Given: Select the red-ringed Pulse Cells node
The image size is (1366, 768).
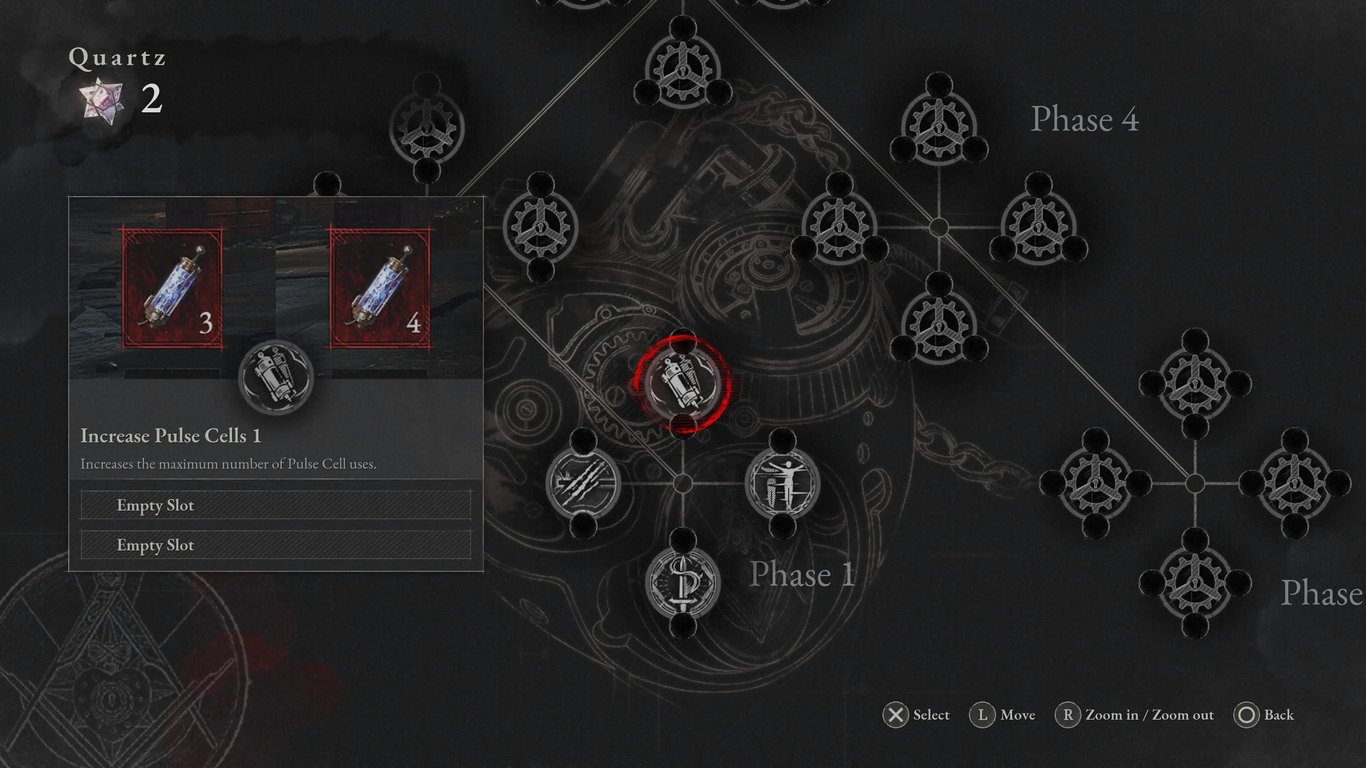Looking at the screenshot, I should [682, 382].
